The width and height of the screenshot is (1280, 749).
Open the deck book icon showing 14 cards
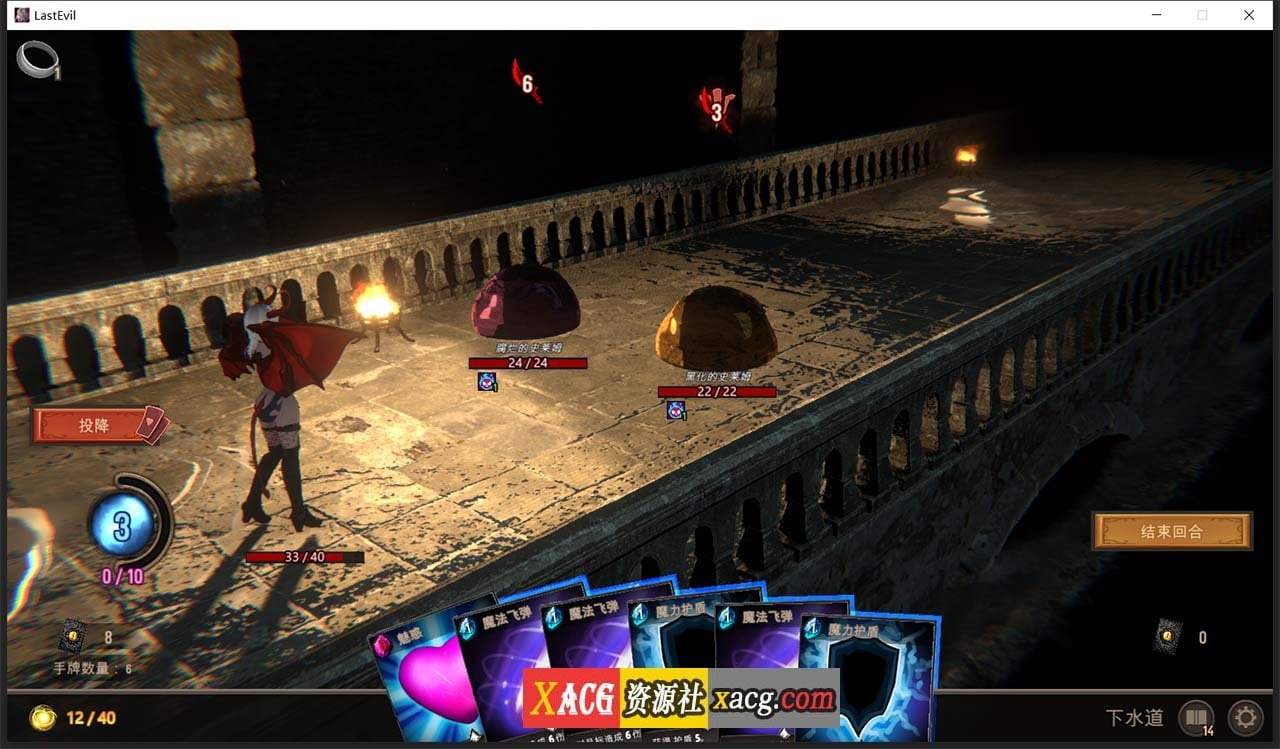point(1196,718)
